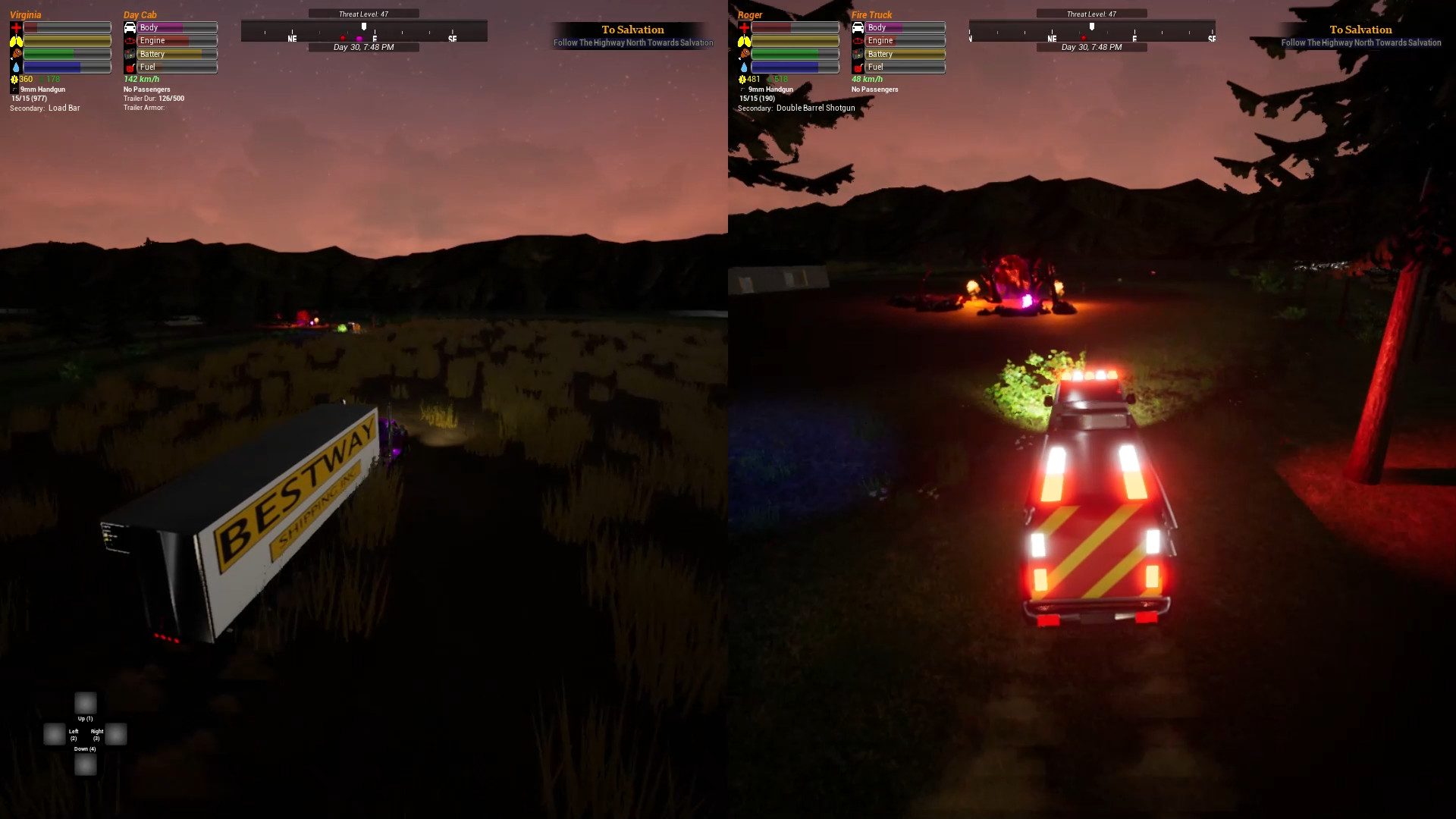Select the Fire Truck engine warning icon

(859, 40)
